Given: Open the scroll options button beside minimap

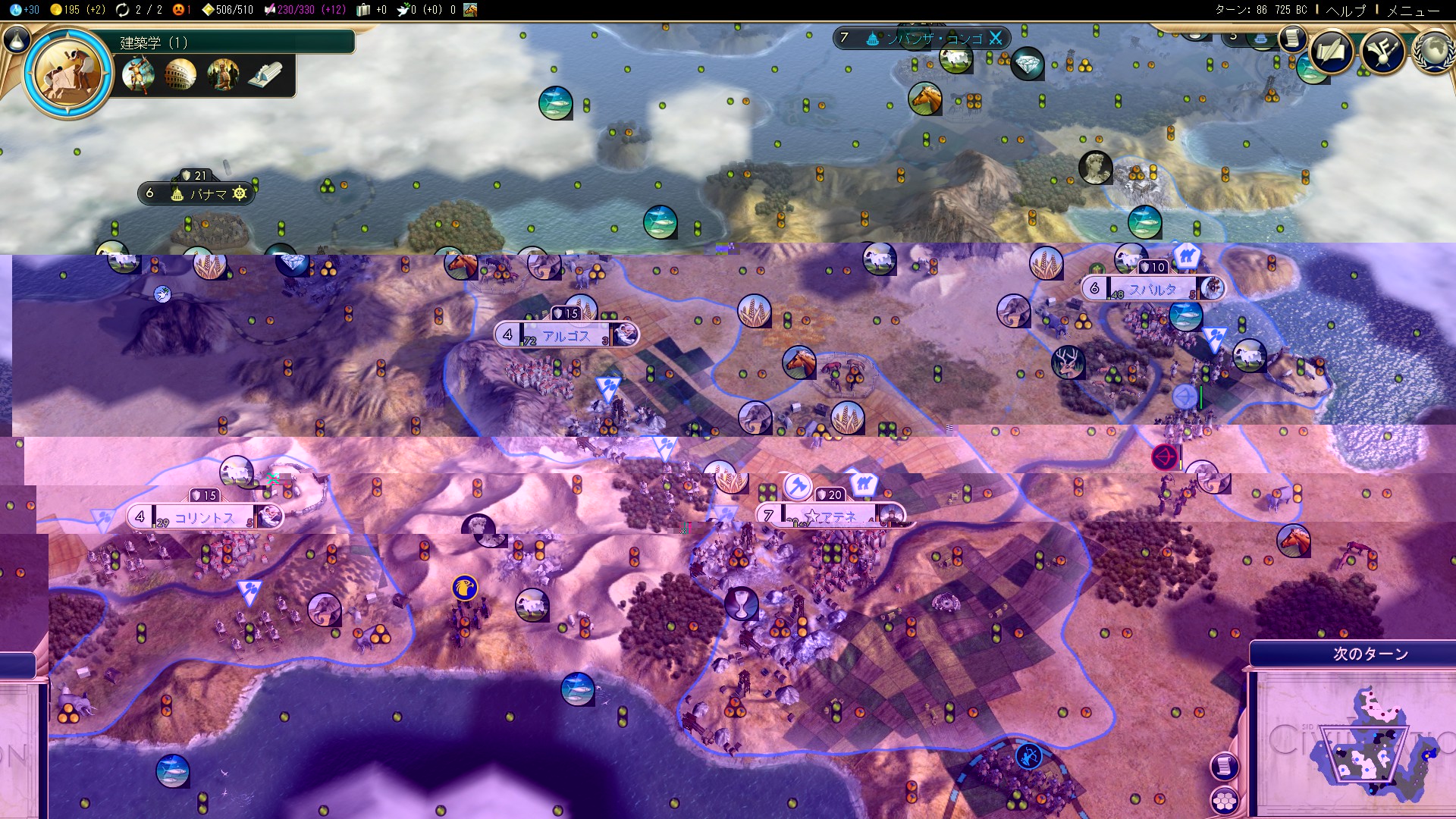Looking at the screenshot, I should click(1224, 766).
